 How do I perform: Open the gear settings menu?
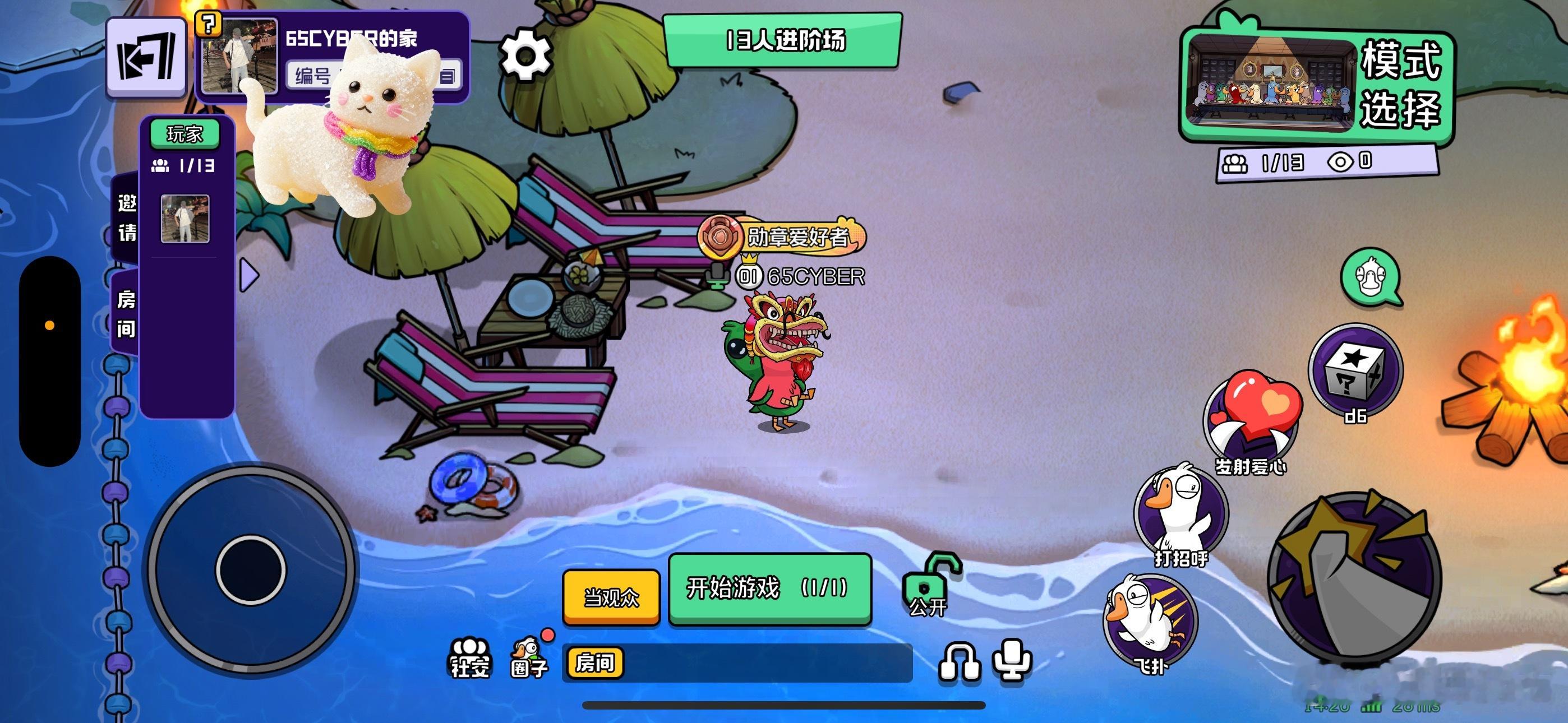tap(525, 56)
